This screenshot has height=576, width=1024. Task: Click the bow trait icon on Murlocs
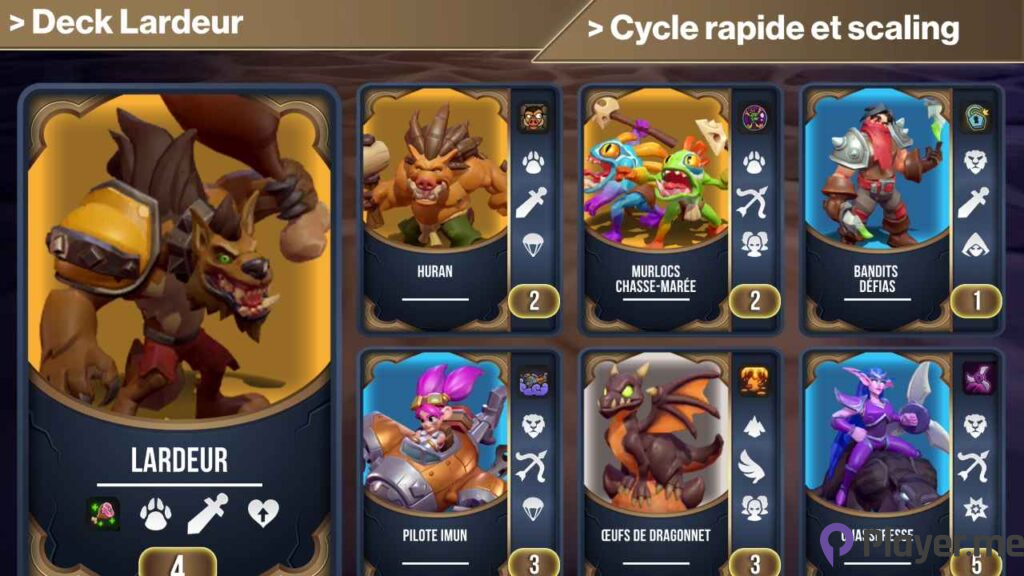pos(754,202)
